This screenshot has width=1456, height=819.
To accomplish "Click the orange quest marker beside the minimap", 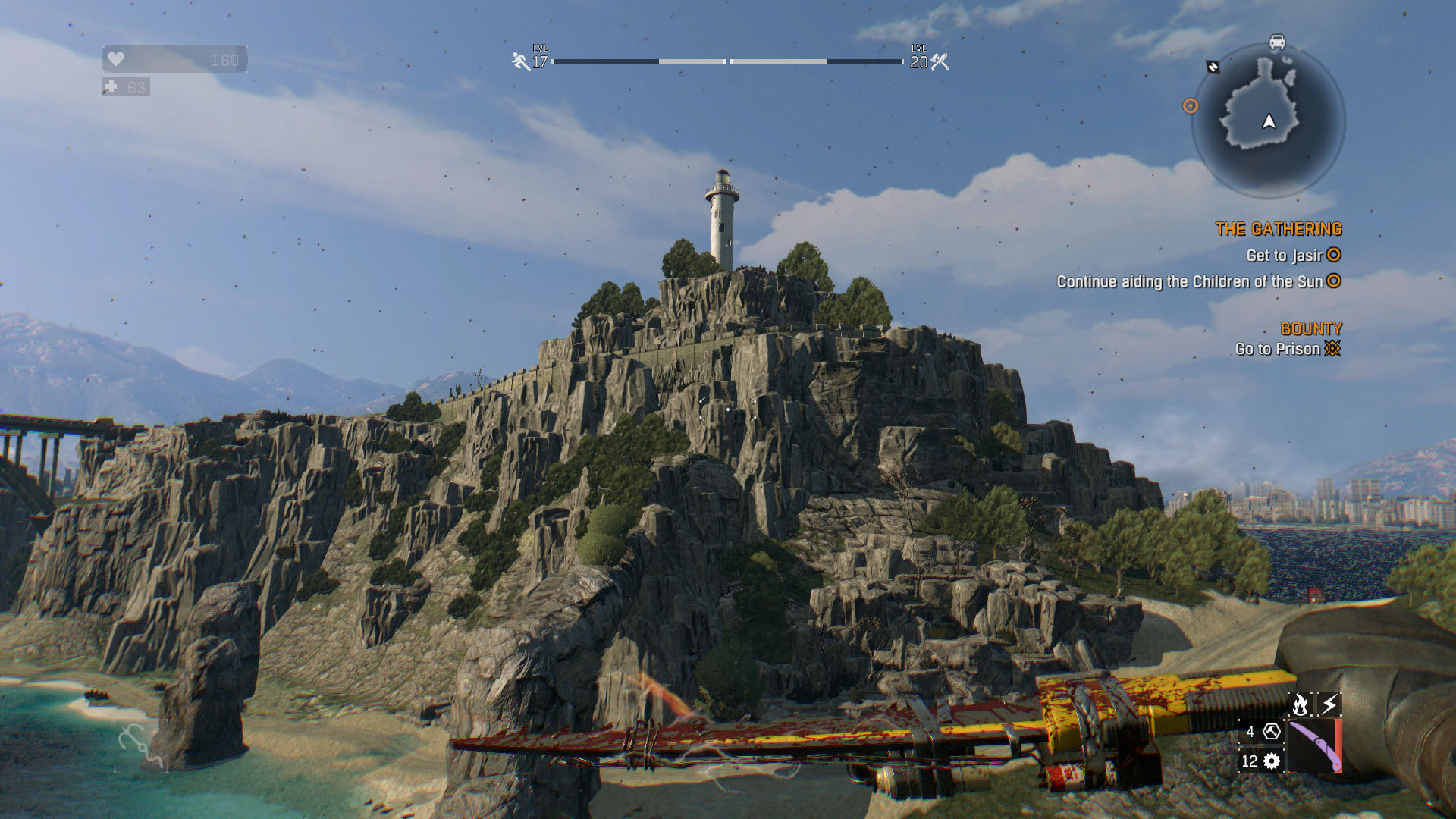I will point(1191,106).
